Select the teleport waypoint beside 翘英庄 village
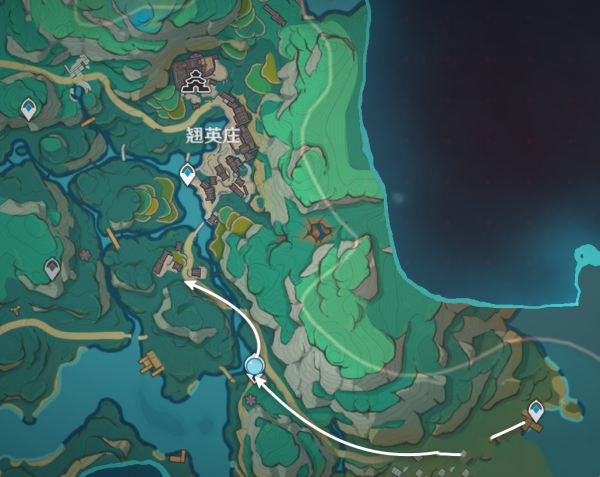This screenshot has height=477, width=600. tap(187, 176)
